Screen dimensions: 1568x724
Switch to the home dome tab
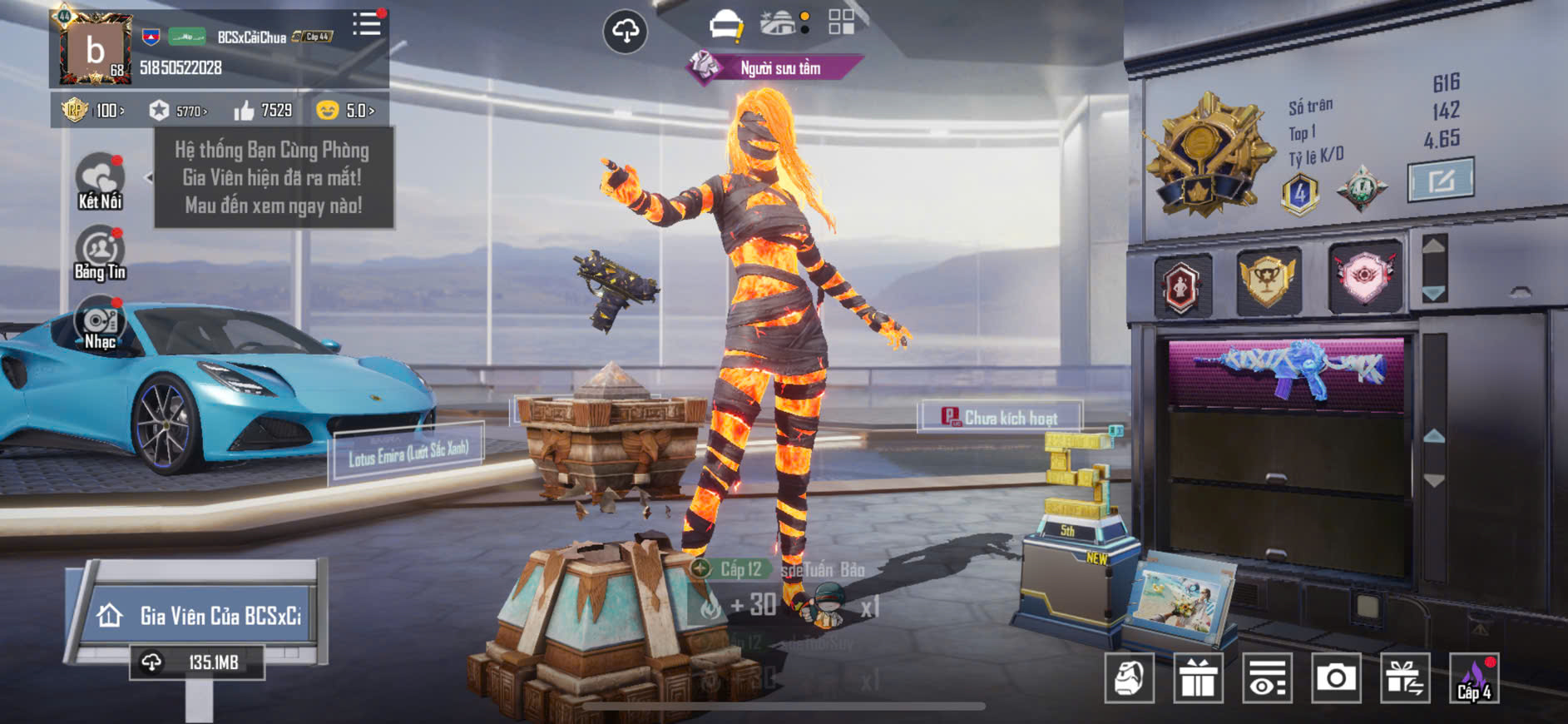pos(779,23)
